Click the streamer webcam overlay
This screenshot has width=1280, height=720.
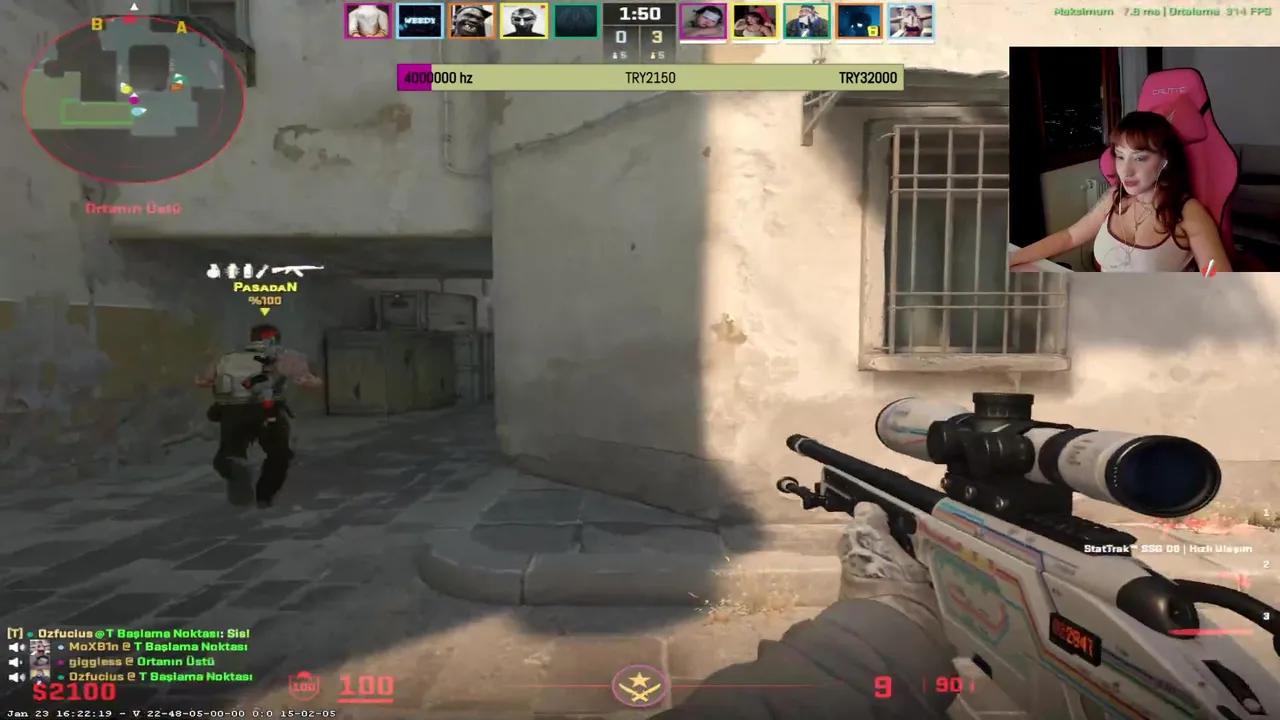point(1144,158)
